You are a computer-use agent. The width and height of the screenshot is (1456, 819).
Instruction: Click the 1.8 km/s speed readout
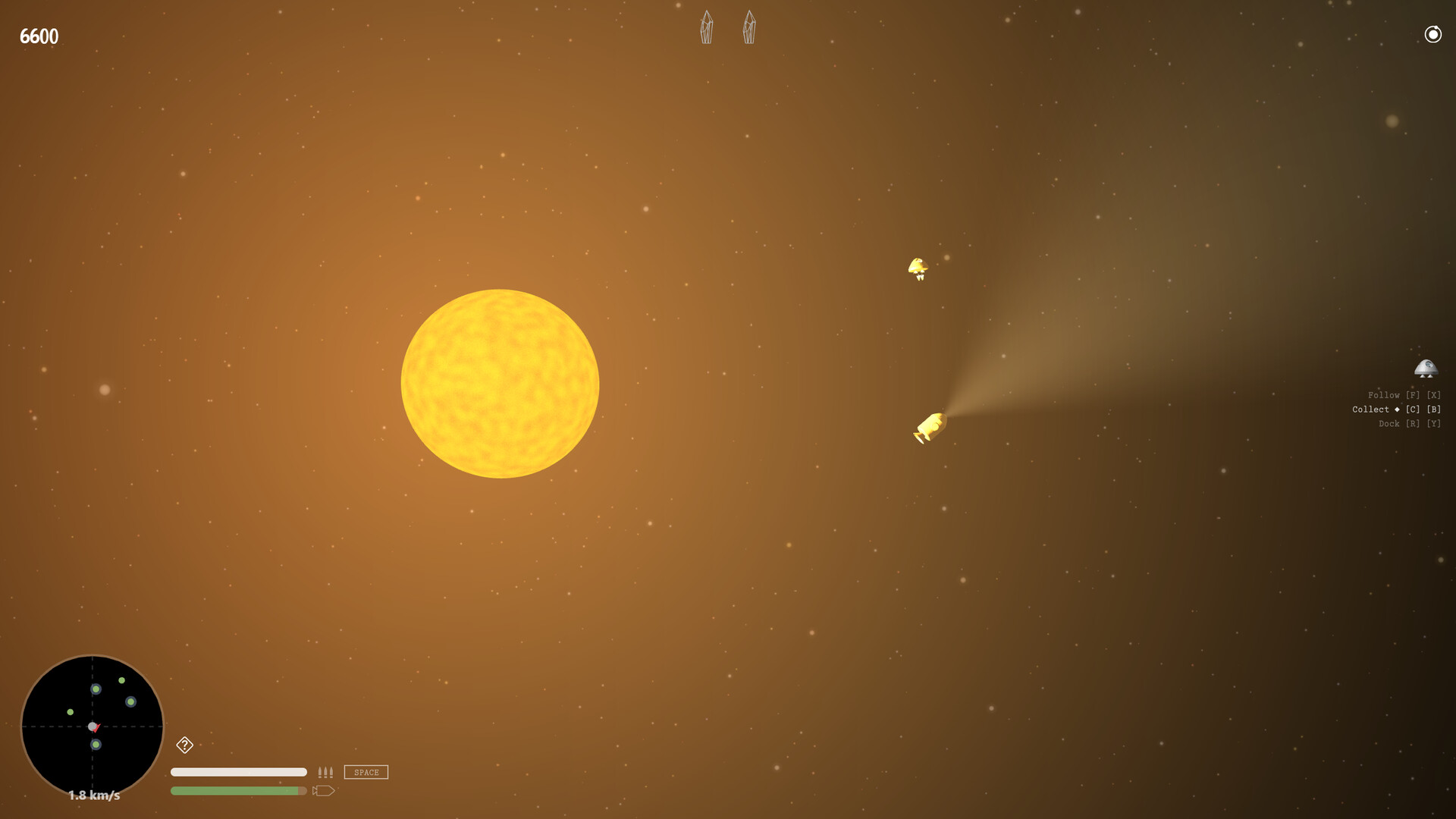click(93, 795)
